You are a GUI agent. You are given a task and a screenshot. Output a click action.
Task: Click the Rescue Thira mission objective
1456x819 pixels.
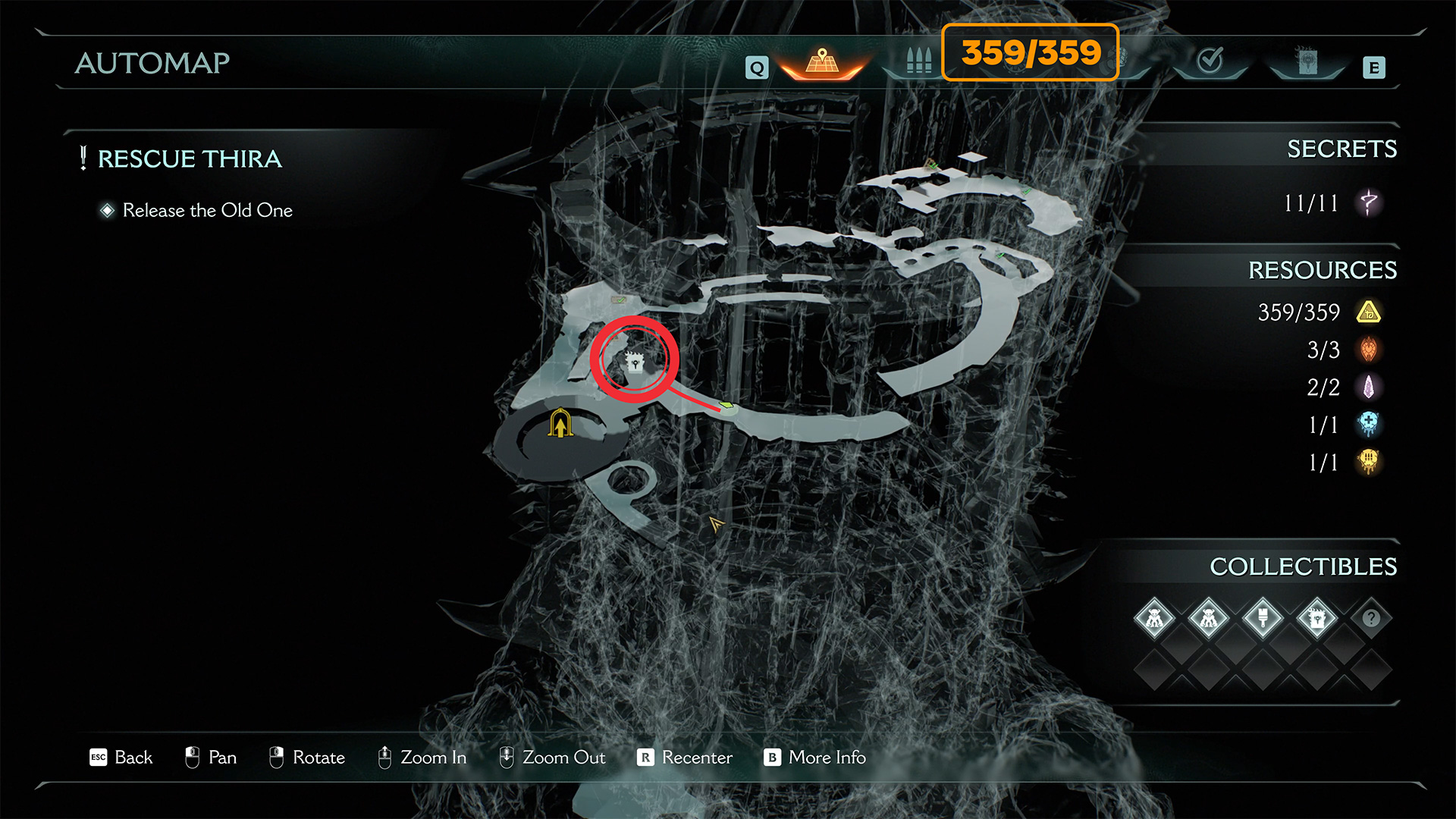(x=190, y=158)
